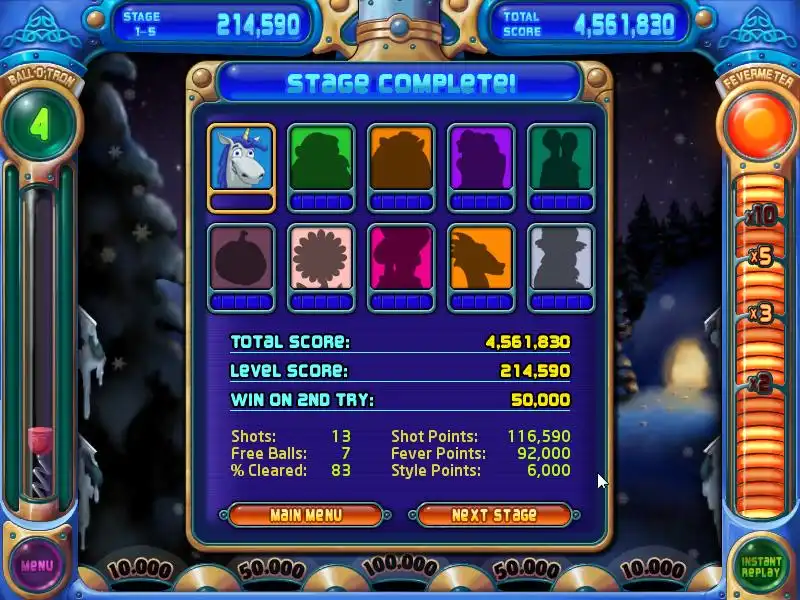This screenshot has height=600, width=800.
Task: Proceed to the Next Stage
Action: pos(494,515)
